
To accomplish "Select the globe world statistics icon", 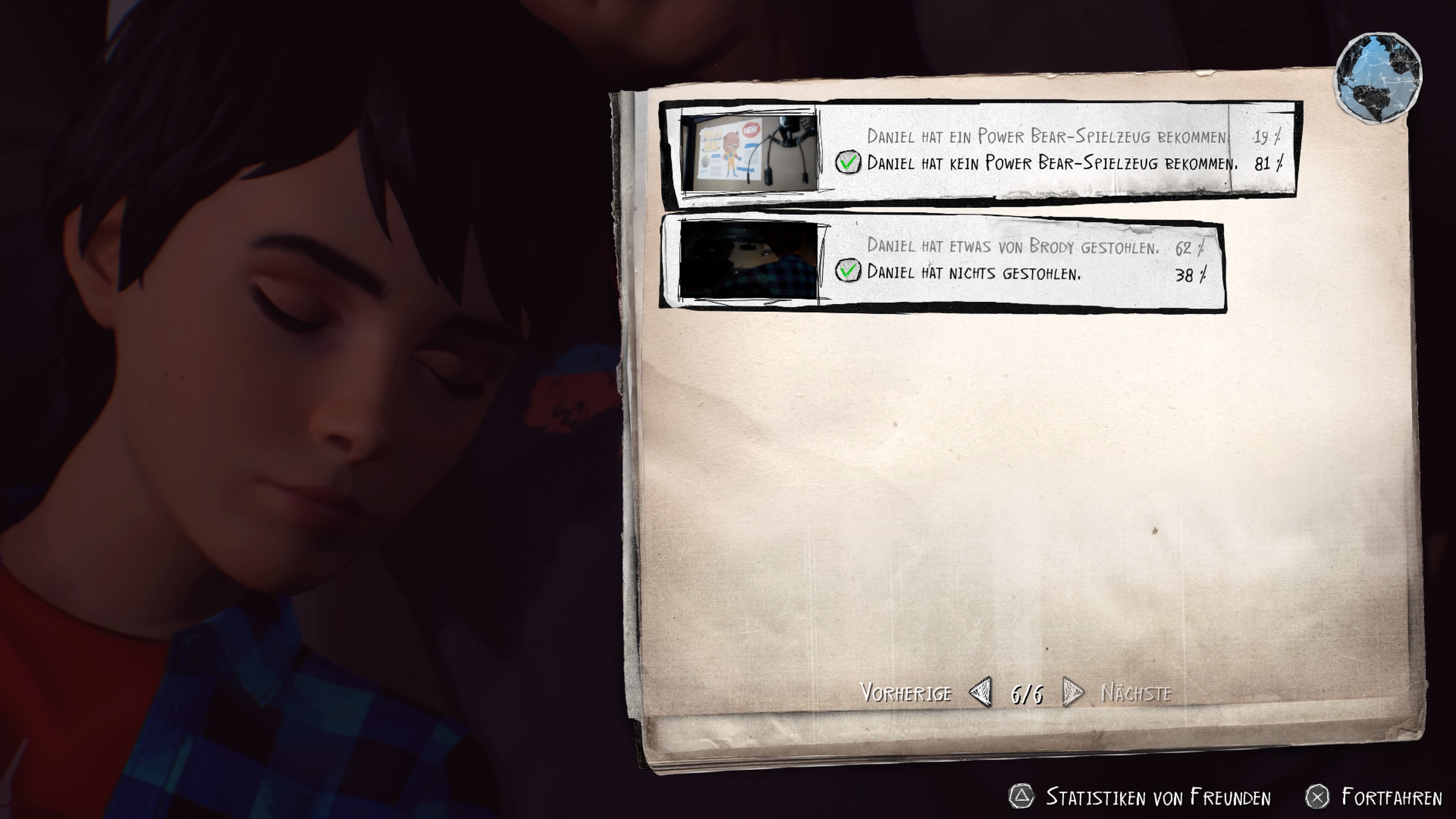I will point(1378,78).
